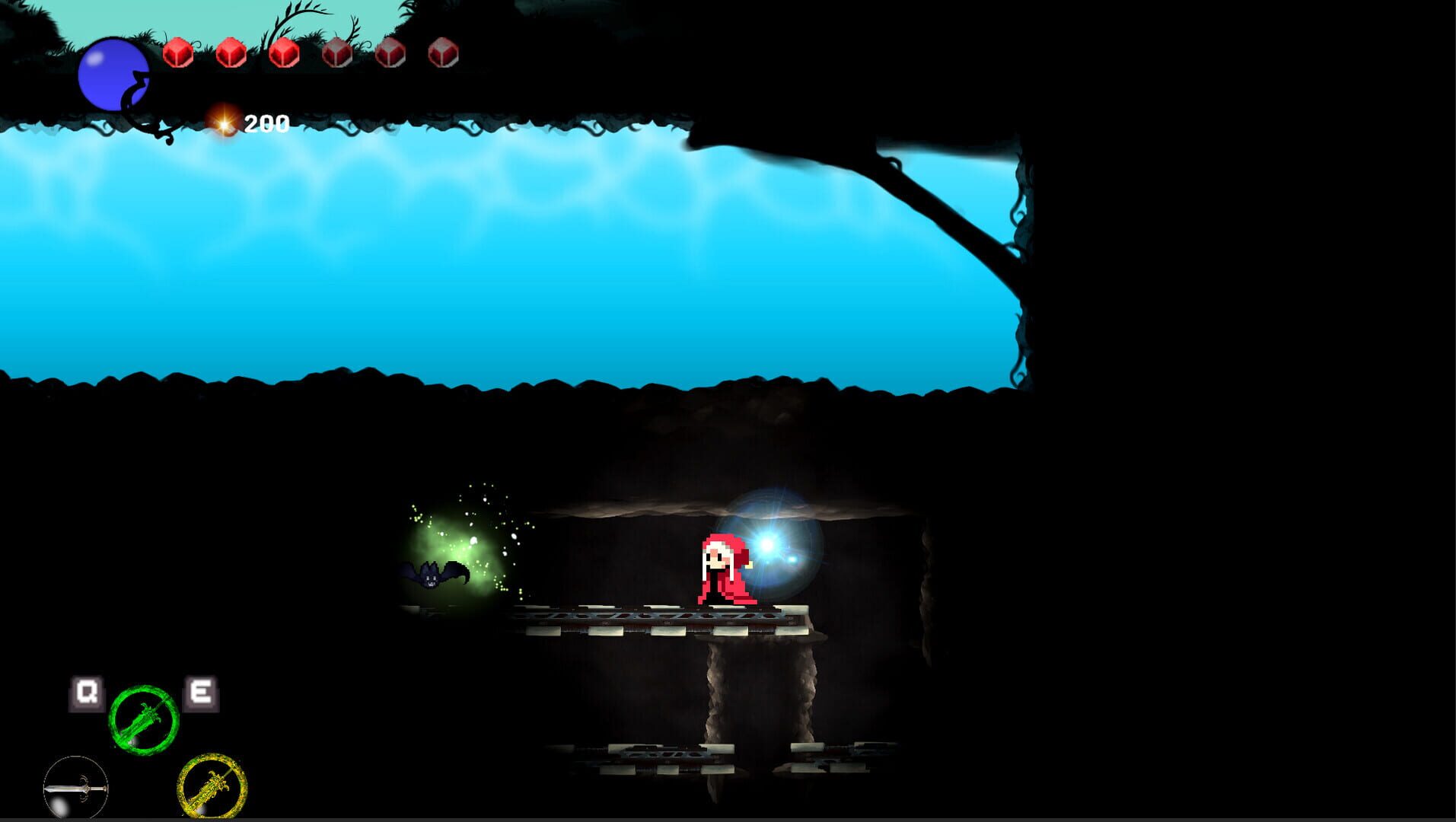Click the orange spark icon beside the score
This screenshot has width=1456, height=822.
[x=223, y=120]
